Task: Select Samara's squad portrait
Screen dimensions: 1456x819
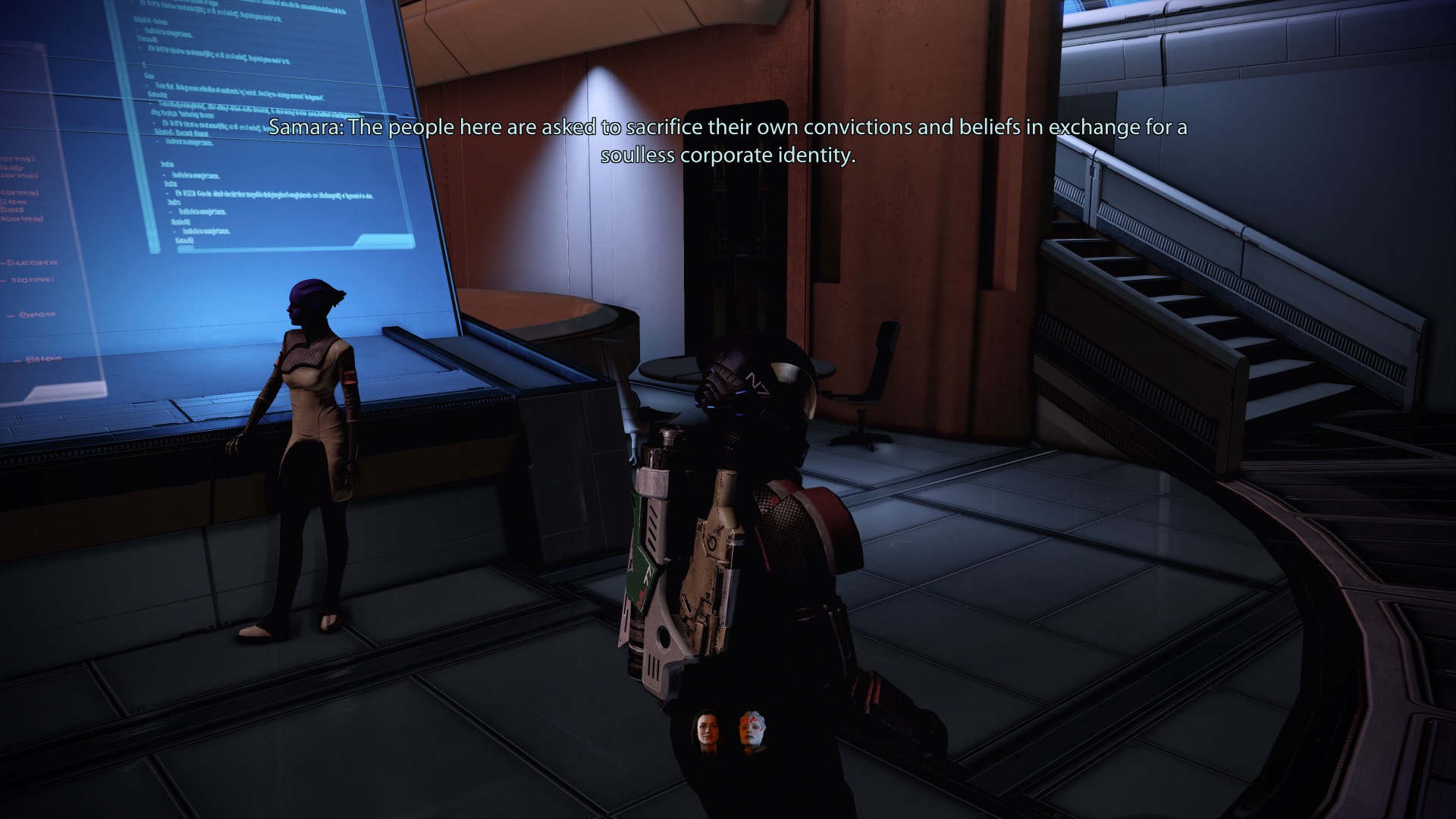Action: (x=750, y=733)
